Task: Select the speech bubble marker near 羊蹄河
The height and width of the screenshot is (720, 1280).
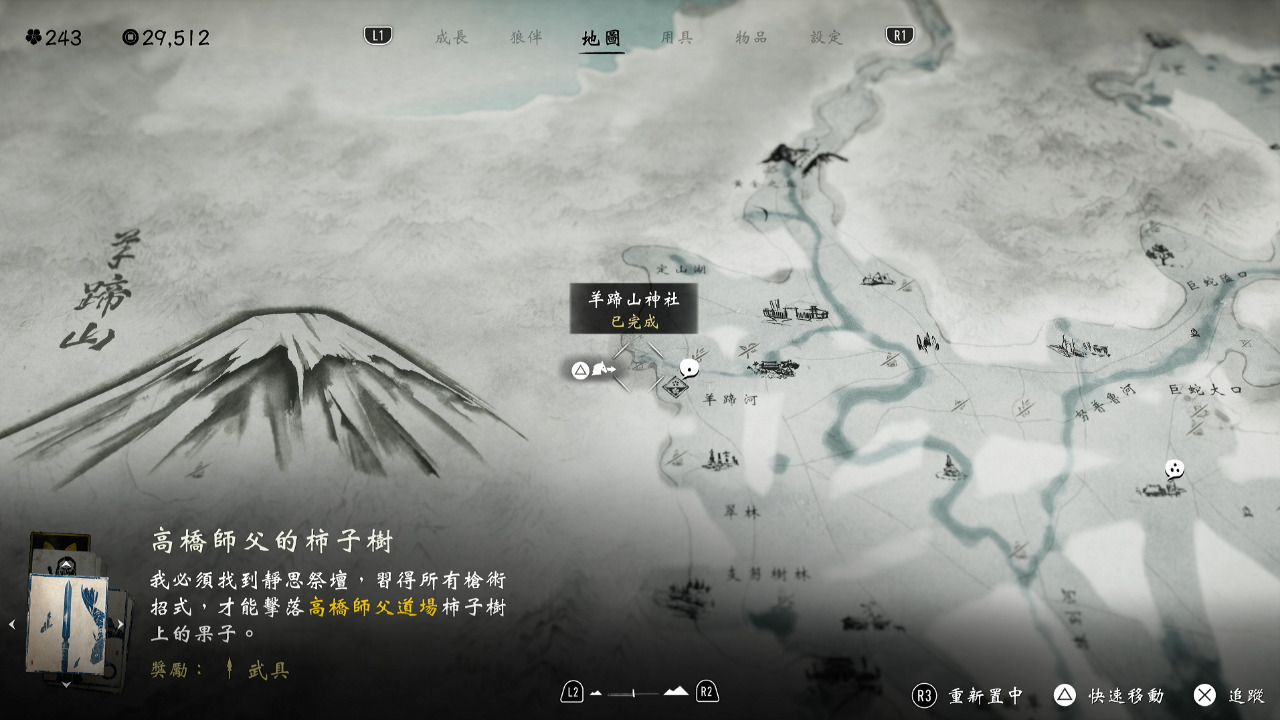Action: [x=689, y=368]
